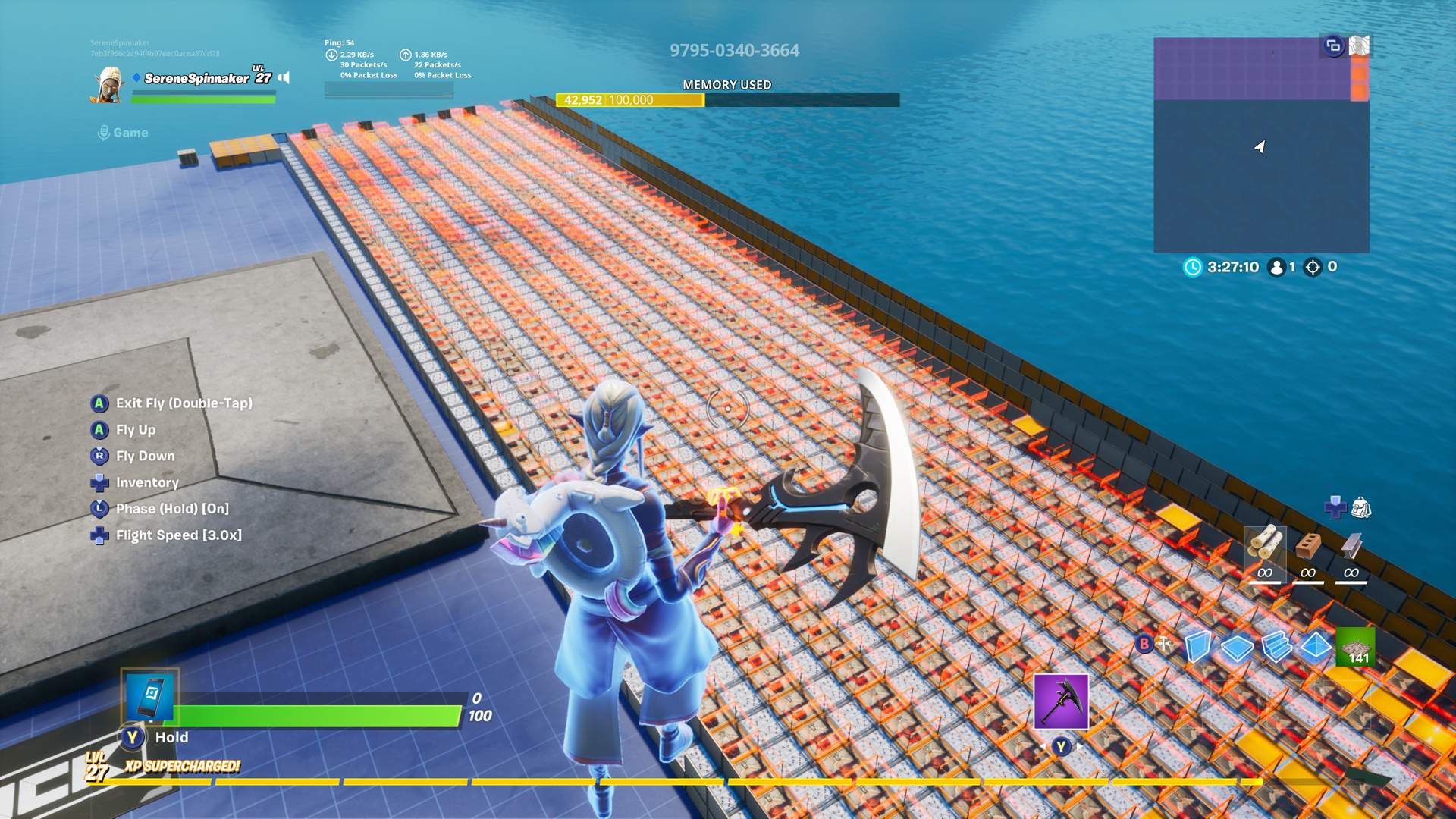The height and width of the screenshot is (819, 1456).
Task: Click SereneSpinnaker's player avatar
Action: point(107,85)
